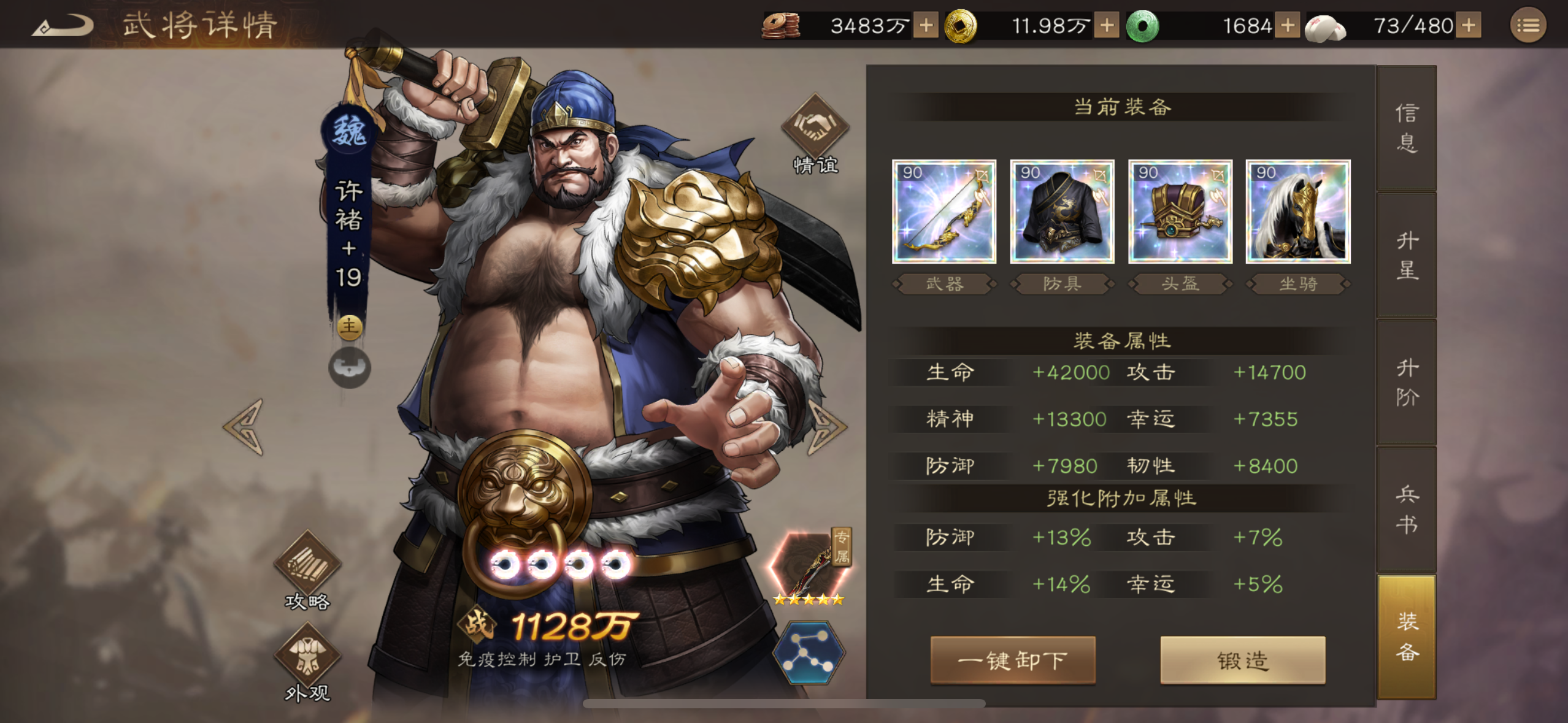The width and height of the screenshot is (1568, 723).
Task: Open the menu list icon top-right
Action: click(1530, 26)
